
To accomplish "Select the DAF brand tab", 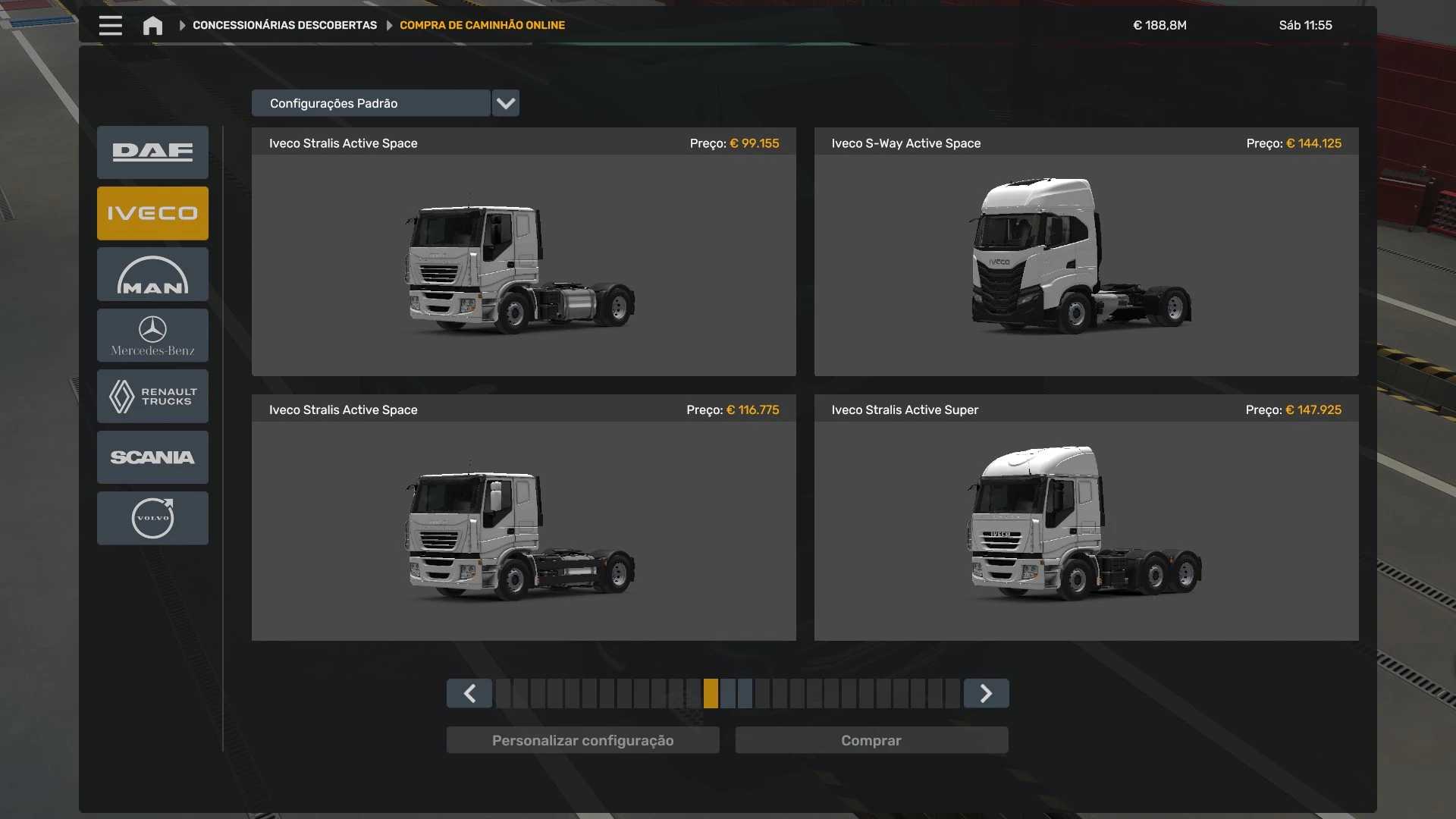I will [x=152, y=152].
